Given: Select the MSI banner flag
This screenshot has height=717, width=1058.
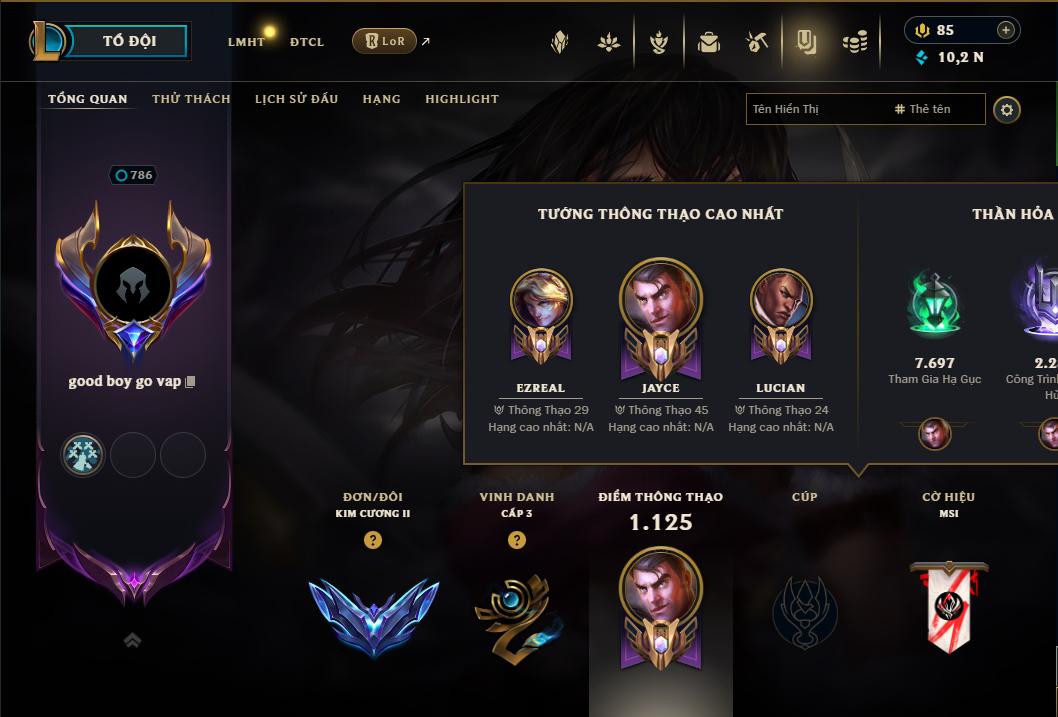Looking at the screenshot, I should click(x=948, y=605).
